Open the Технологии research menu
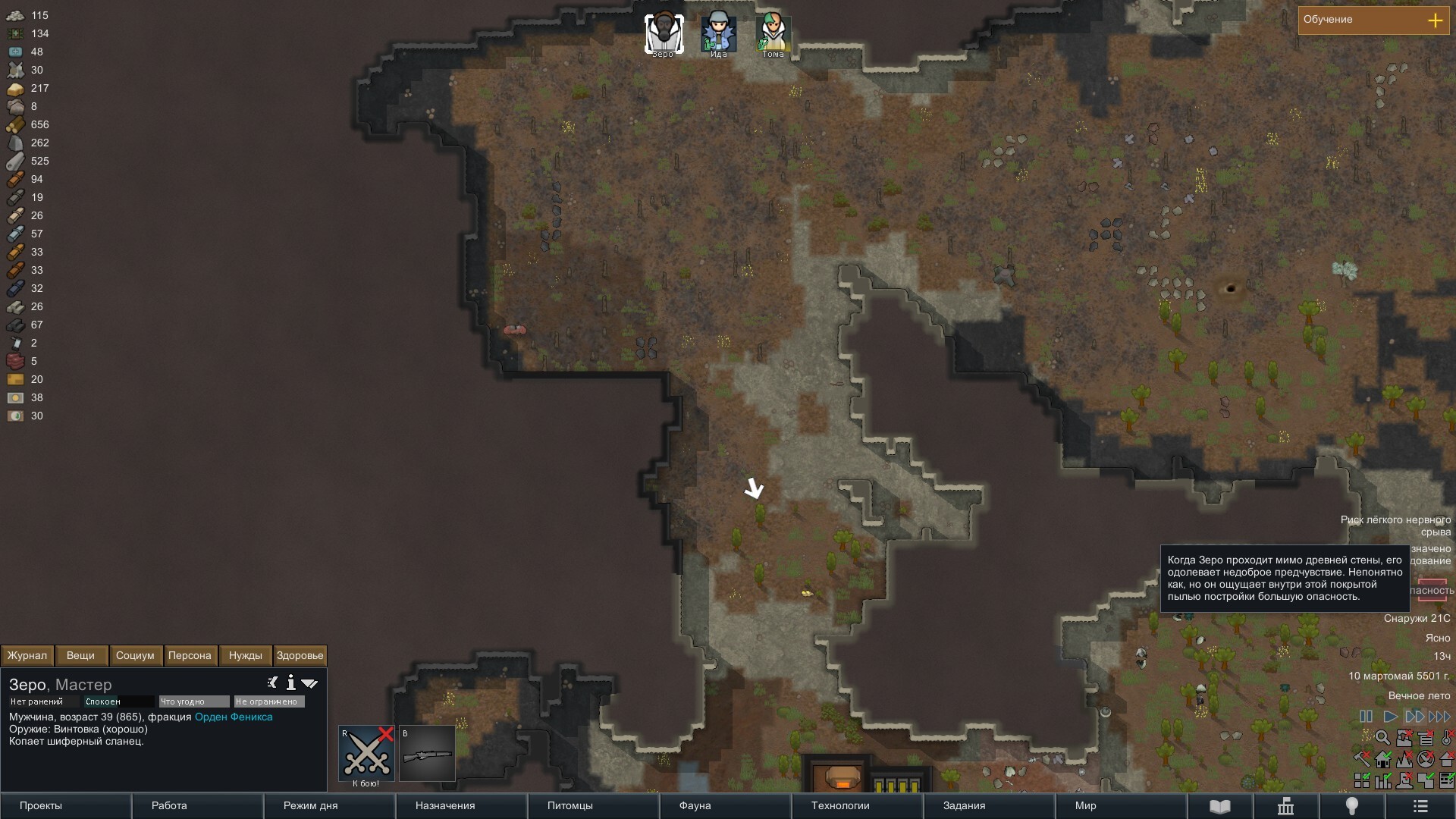The width and height of the screenshot is (1456, 819). (840, 805)
